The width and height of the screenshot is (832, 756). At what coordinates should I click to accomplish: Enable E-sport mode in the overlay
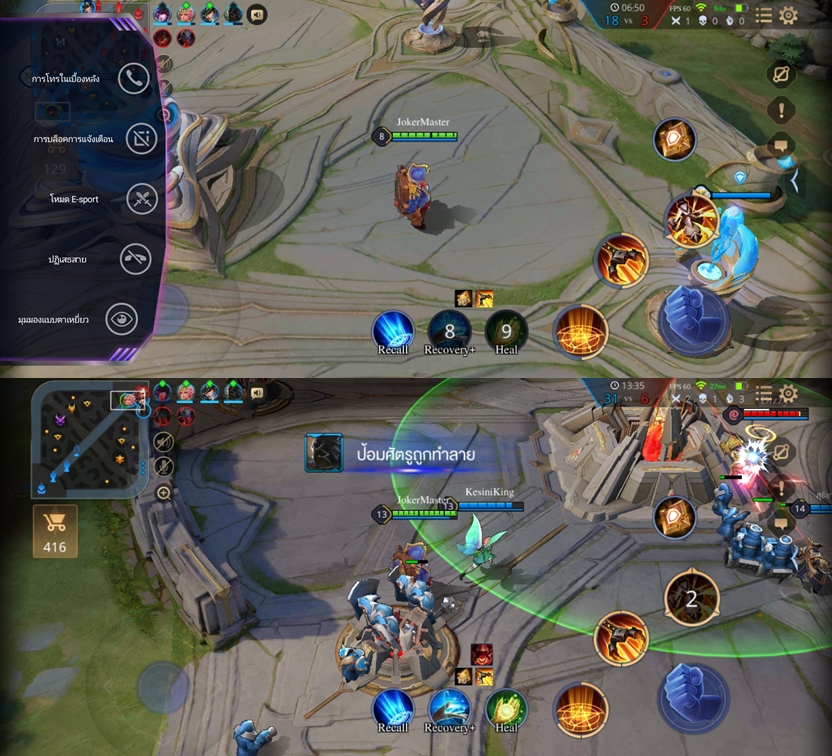coord(142,199)
